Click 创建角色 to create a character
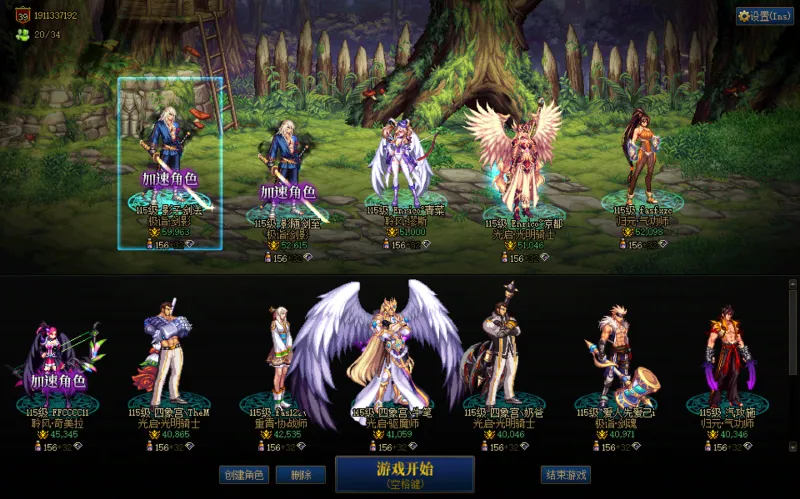The width and height of the screenshot is (800, 499). click(244, 475)
